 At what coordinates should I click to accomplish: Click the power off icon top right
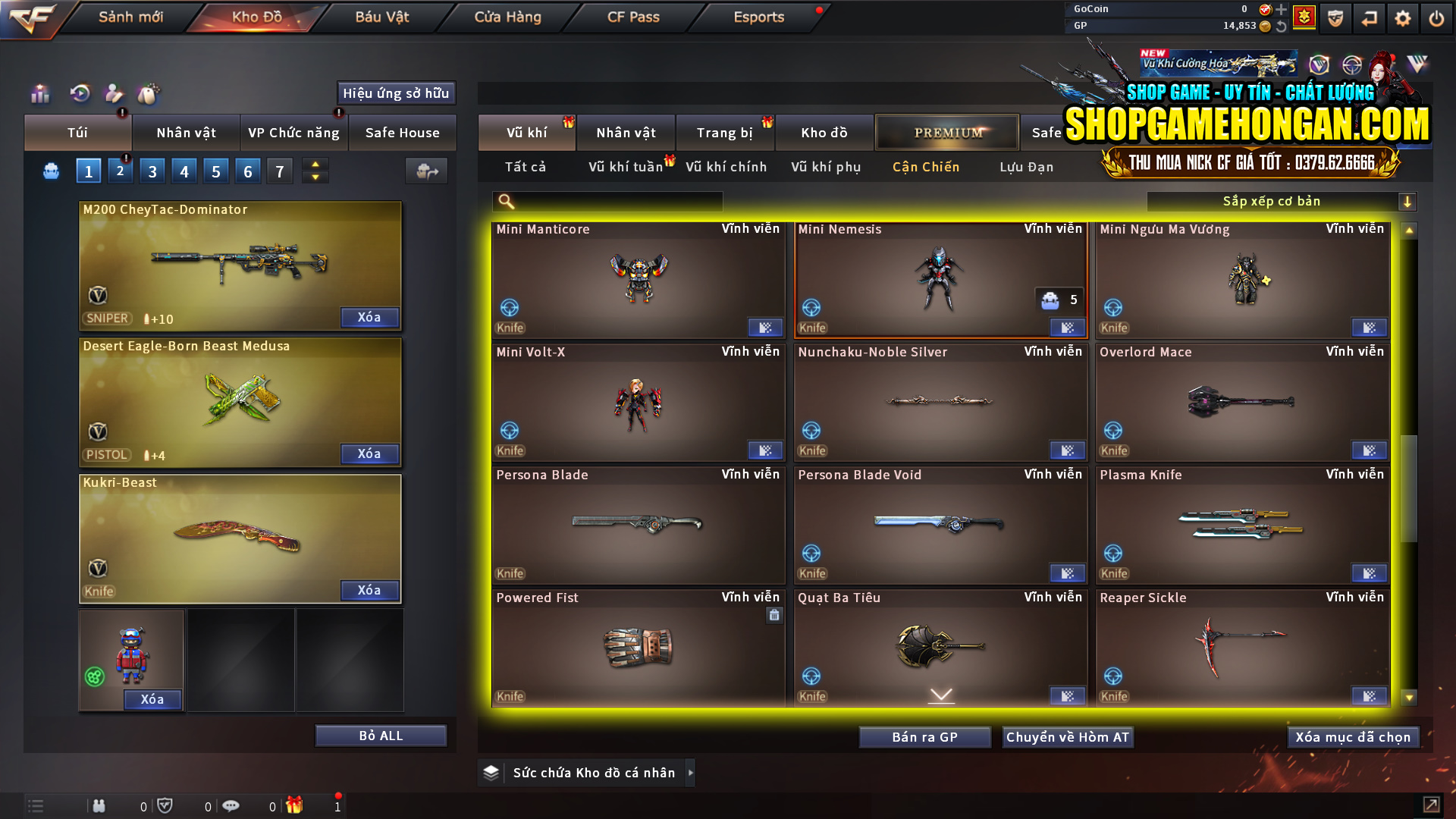[x=1437, y=17]
